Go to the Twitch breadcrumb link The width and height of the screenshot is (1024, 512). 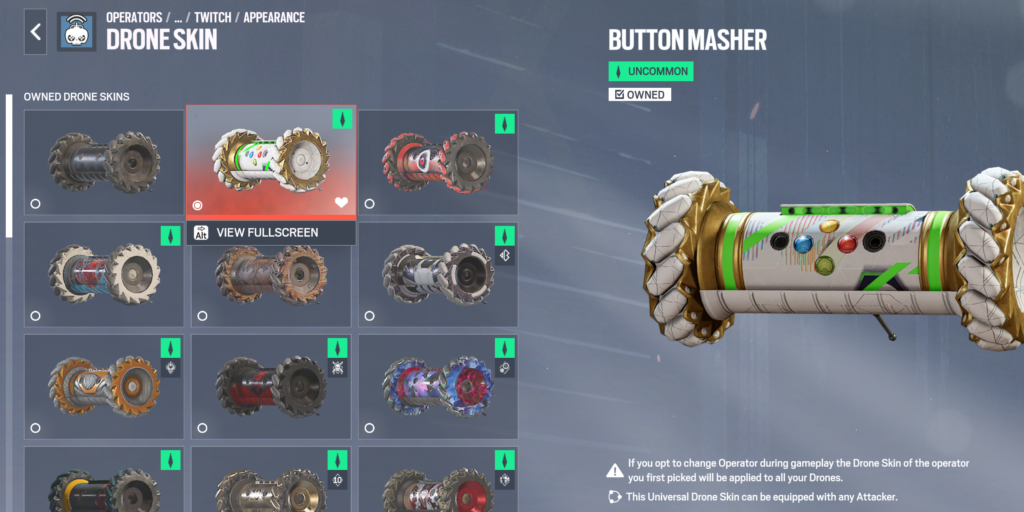(x=211, y=18)
